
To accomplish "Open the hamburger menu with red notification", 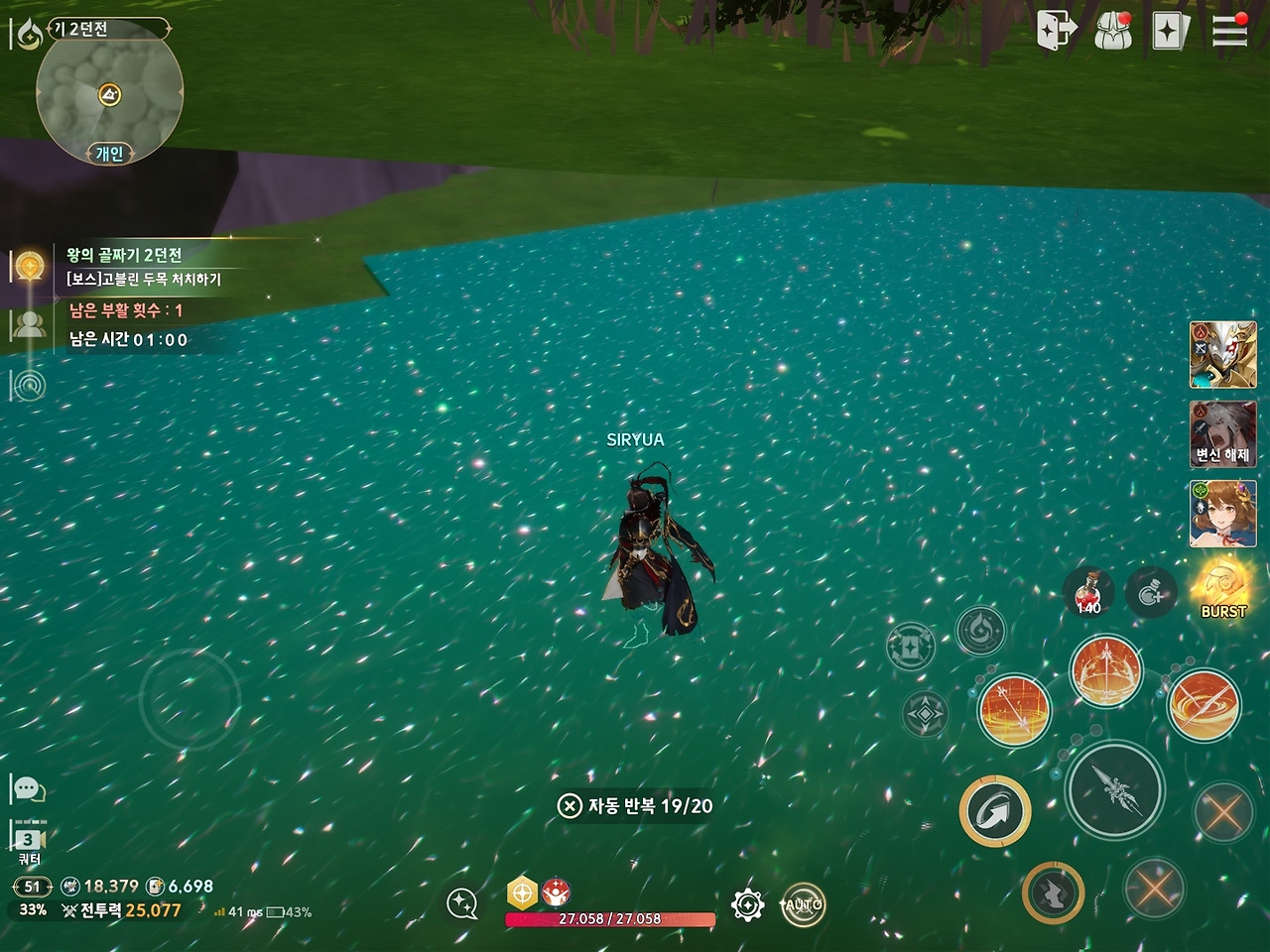I will click(x=1229, y=31).
